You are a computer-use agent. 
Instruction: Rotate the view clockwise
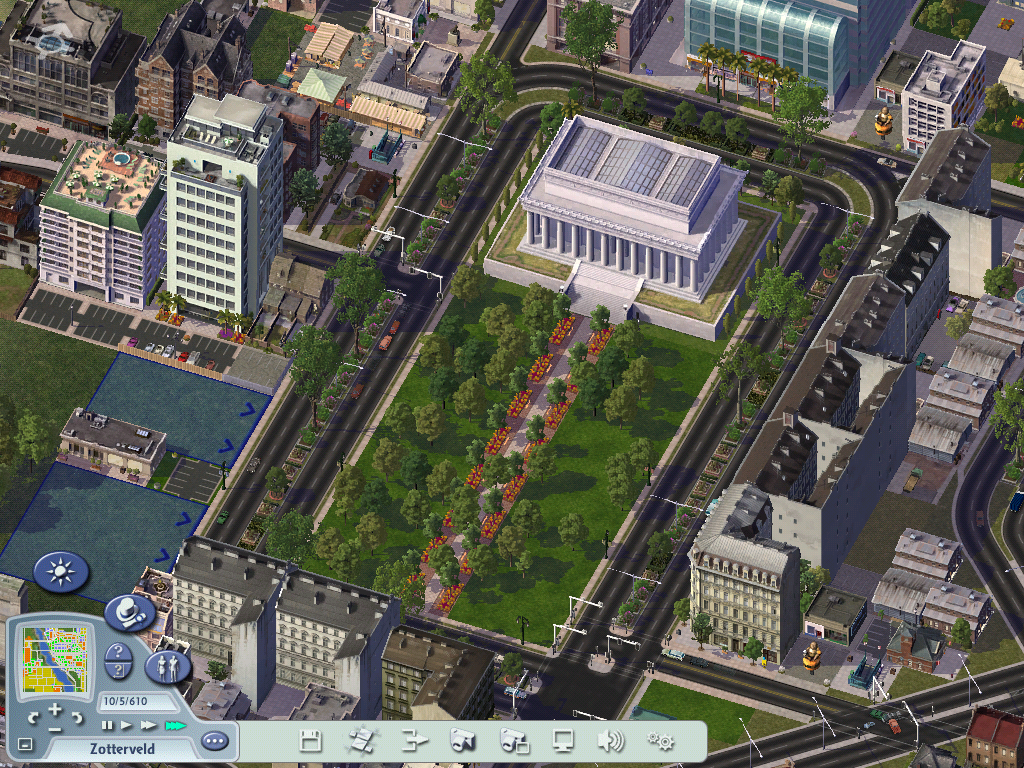tap(77, 716)
